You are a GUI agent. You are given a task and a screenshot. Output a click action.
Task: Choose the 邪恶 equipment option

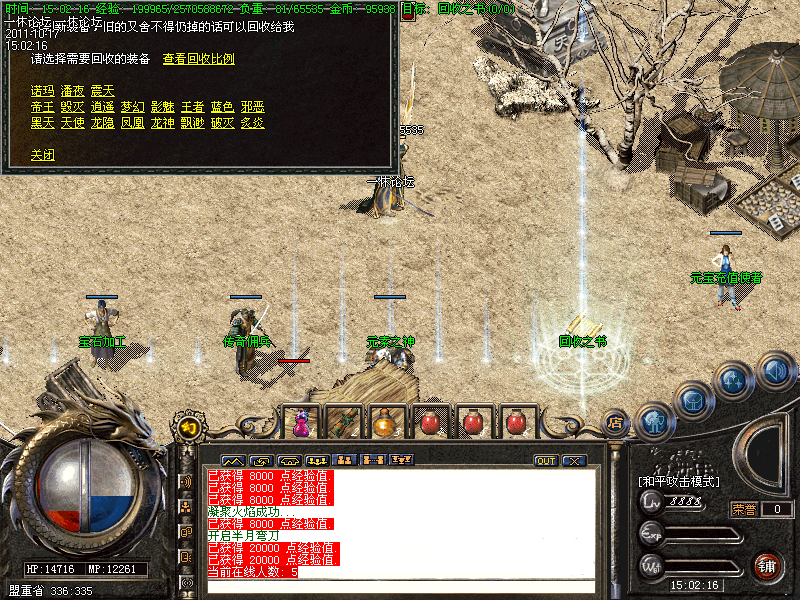click(252, 107)
